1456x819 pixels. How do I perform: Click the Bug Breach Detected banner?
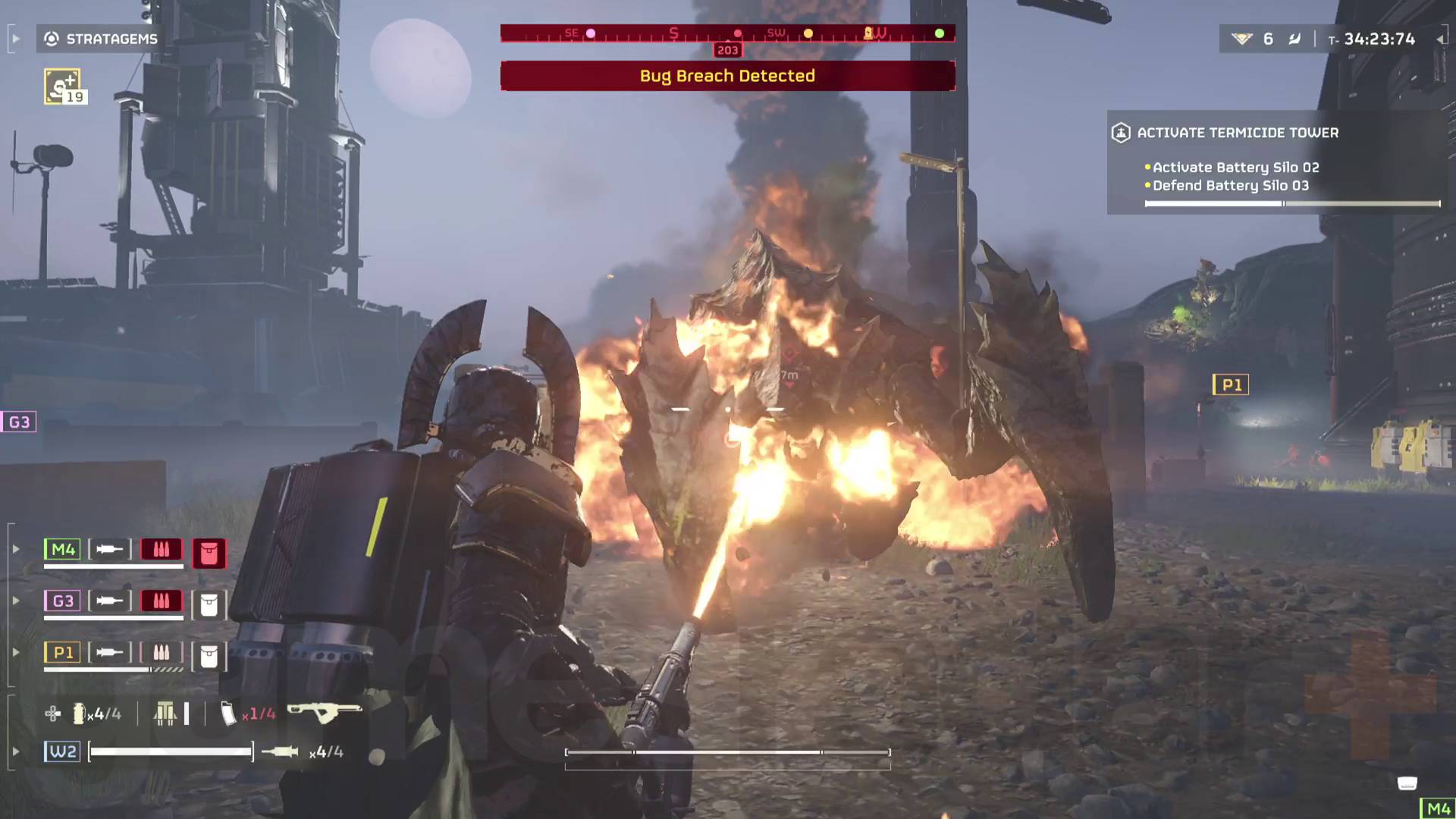click(726, 76)
